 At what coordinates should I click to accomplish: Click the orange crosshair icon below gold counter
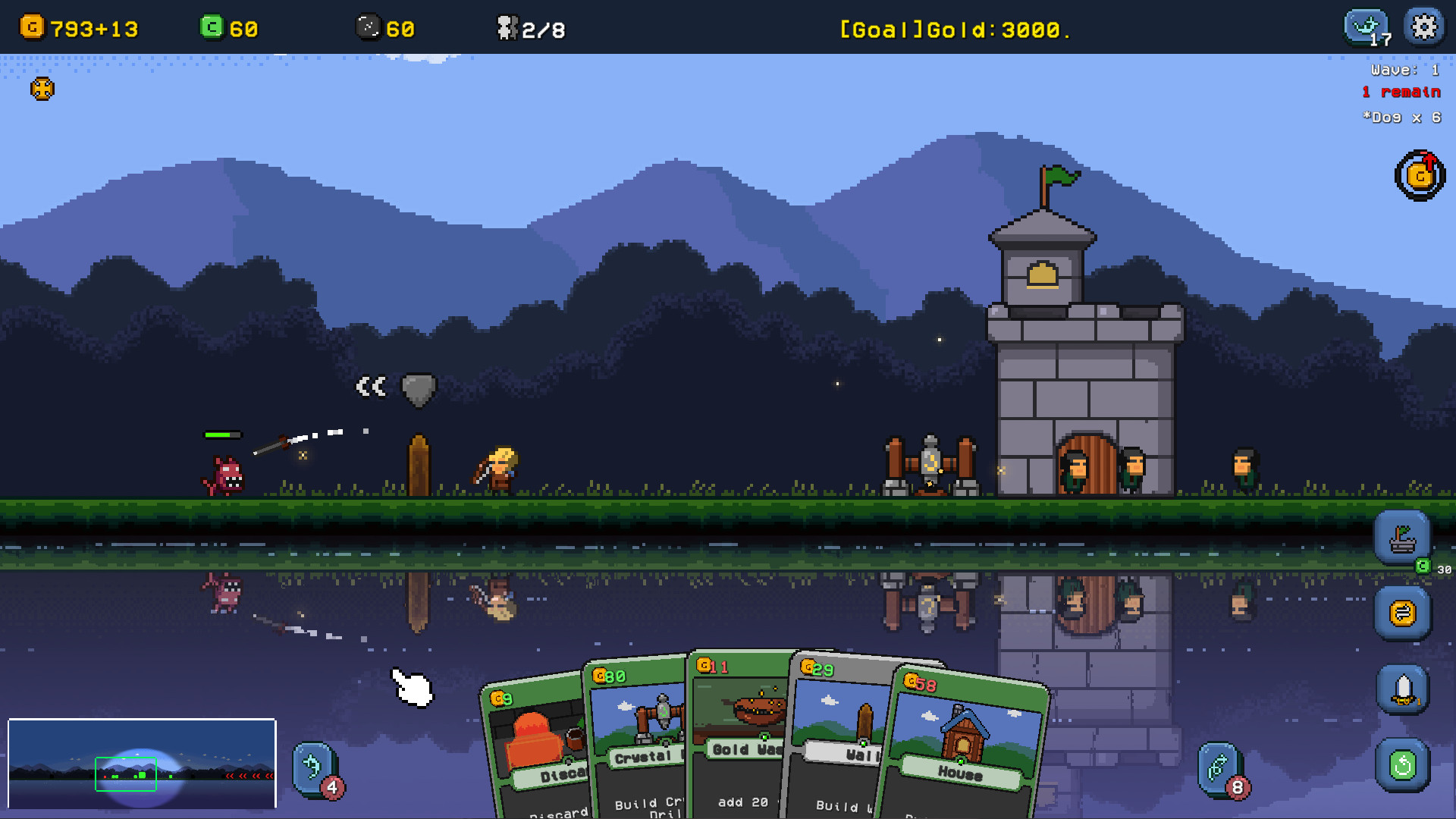42,89
